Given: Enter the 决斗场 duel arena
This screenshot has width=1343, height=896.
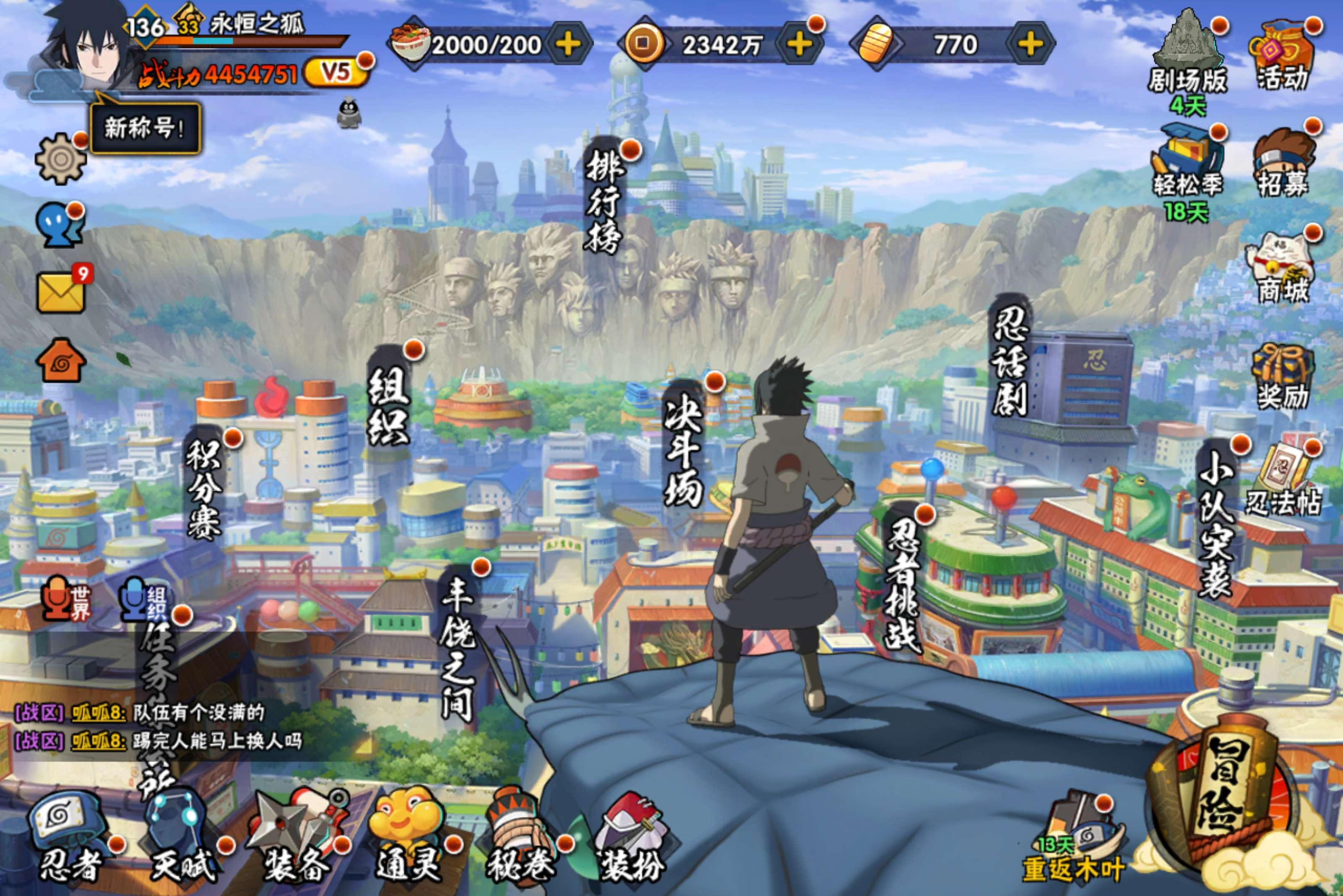Looking at the screenshot, I should [683, 451].
